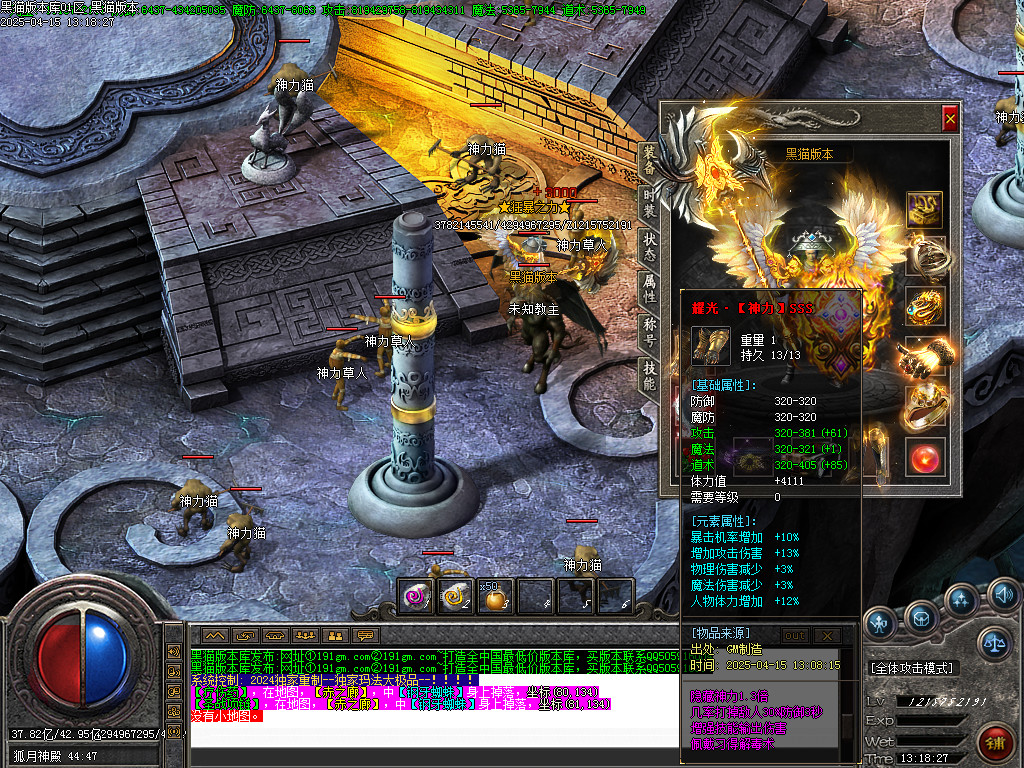
Task: Use the yellow scroll in hotbar
Action: pos(455,597)
